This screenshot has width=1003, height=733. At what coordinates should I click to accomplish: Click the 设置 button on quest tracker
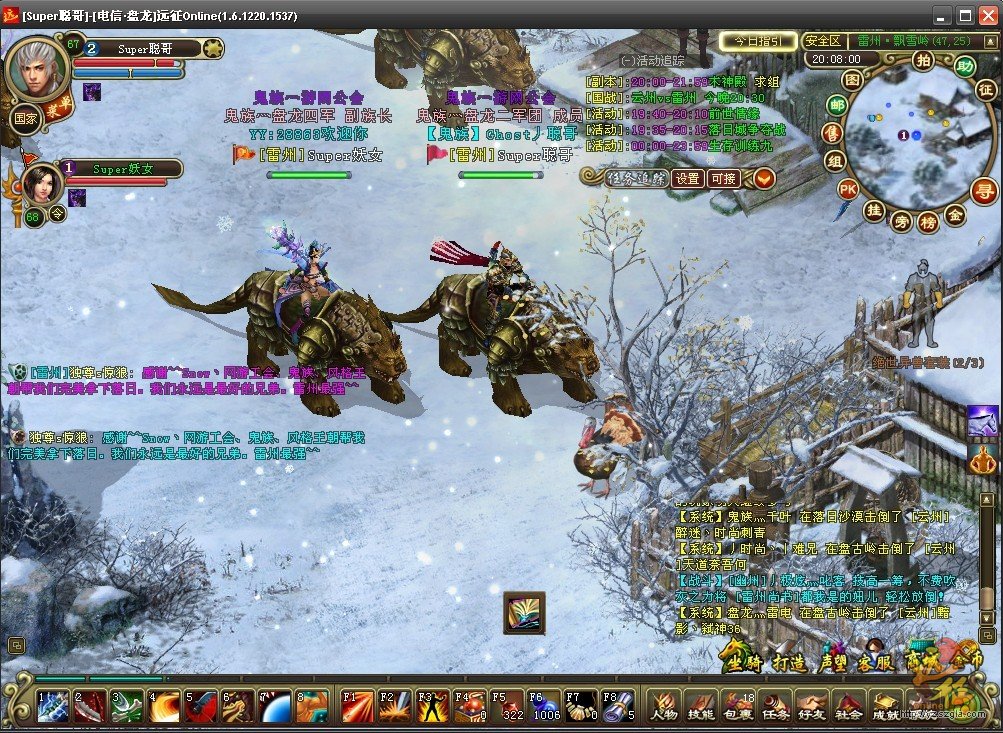click(x=687, y=178)
